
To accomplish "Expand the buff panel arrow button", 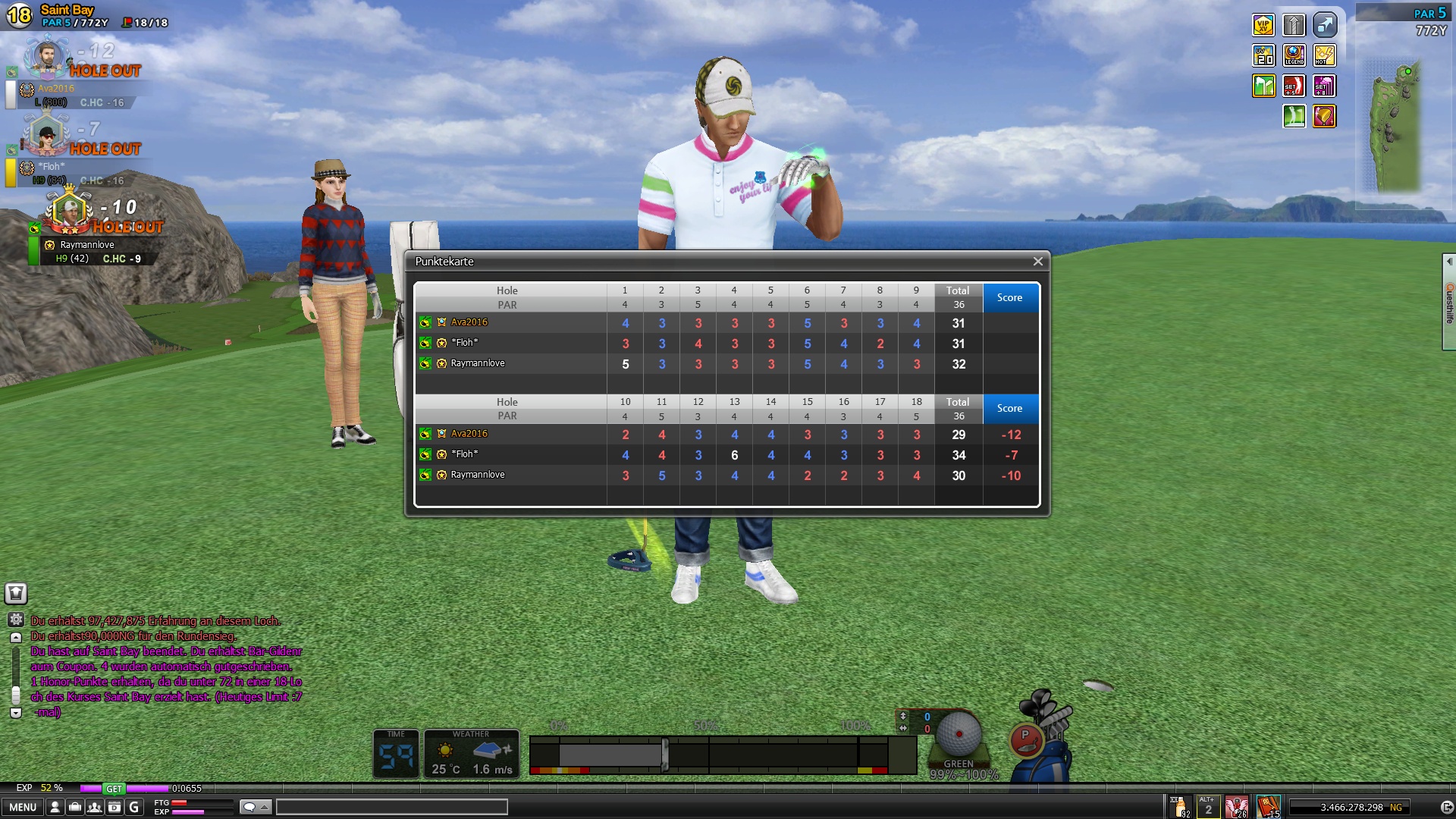I will pyautogui.click(x=1325, y=25).
